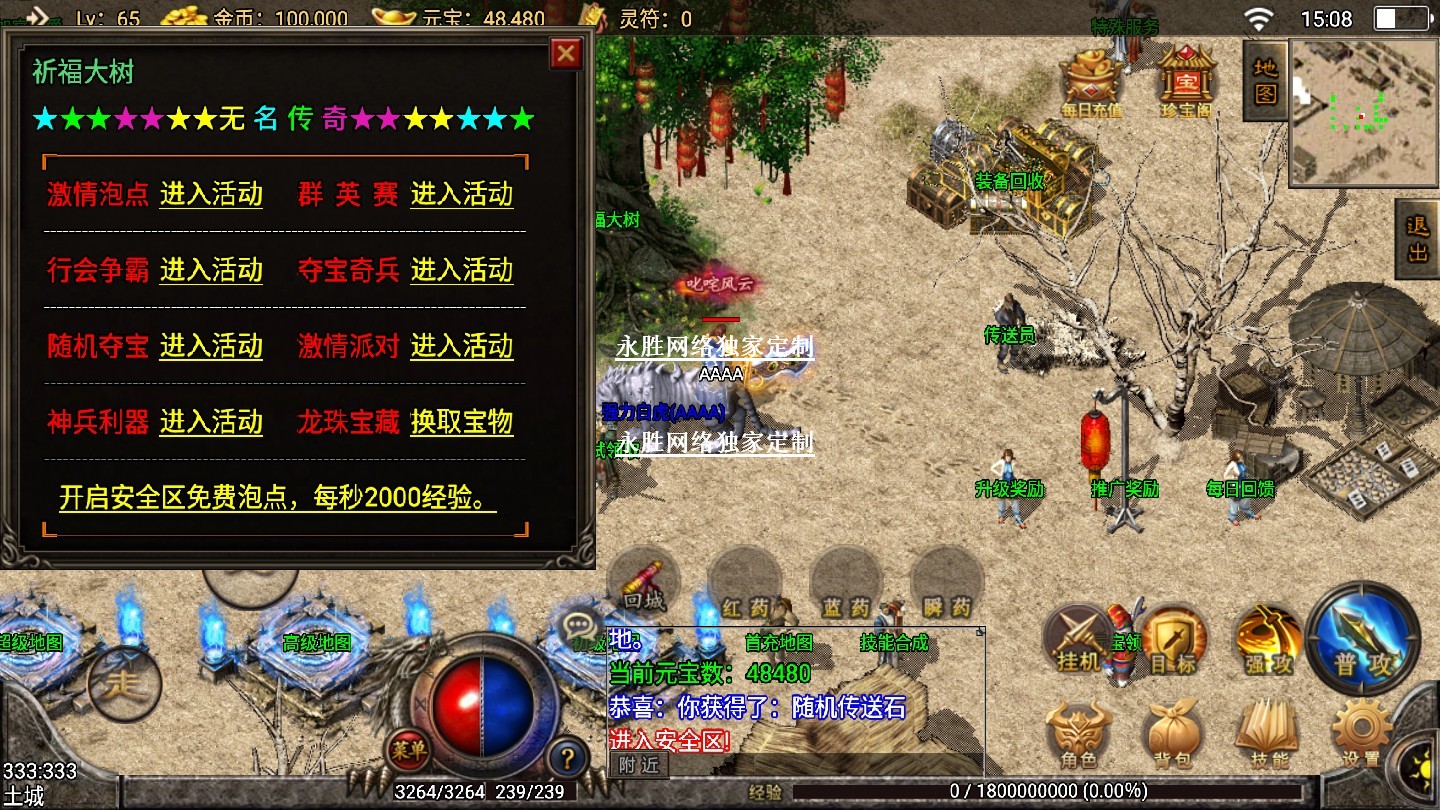
Task: Open the 每日充值 daily recharge icon
Action: [x=1091, y=82]
